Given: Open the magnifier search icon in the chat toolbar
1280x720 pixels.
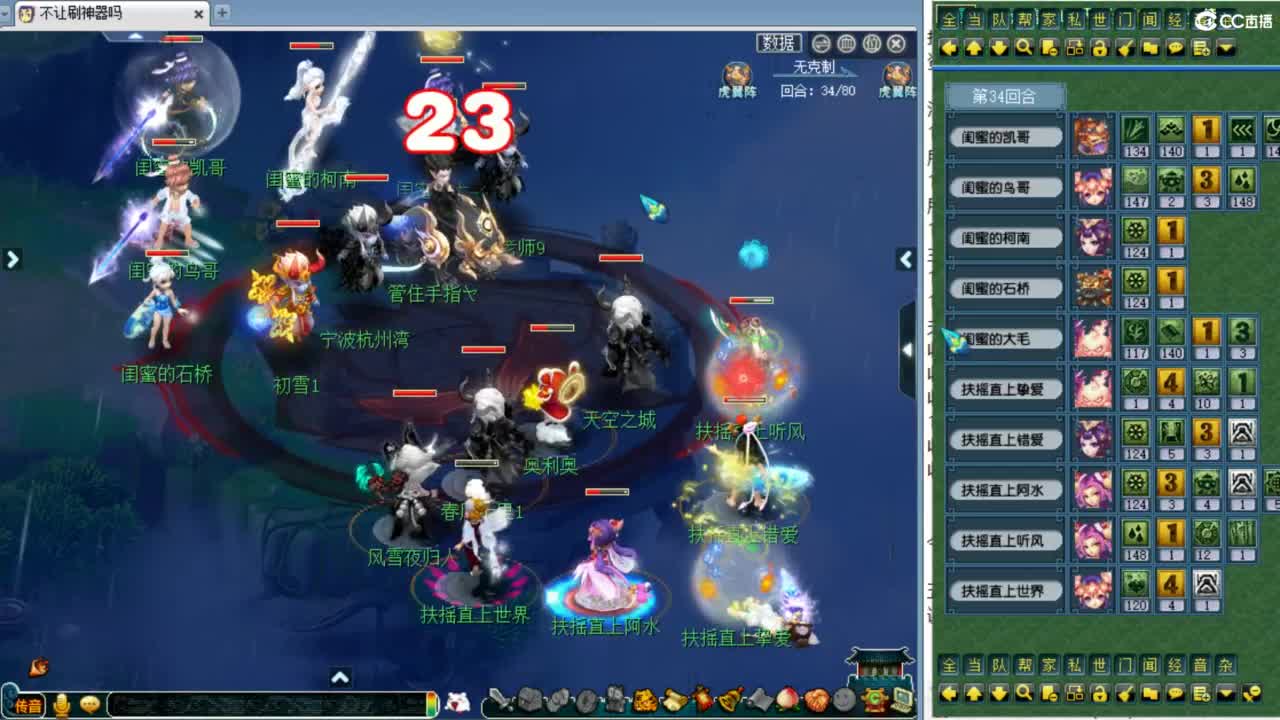Looking at the screenshot, I should click(x=1024, y=47).
